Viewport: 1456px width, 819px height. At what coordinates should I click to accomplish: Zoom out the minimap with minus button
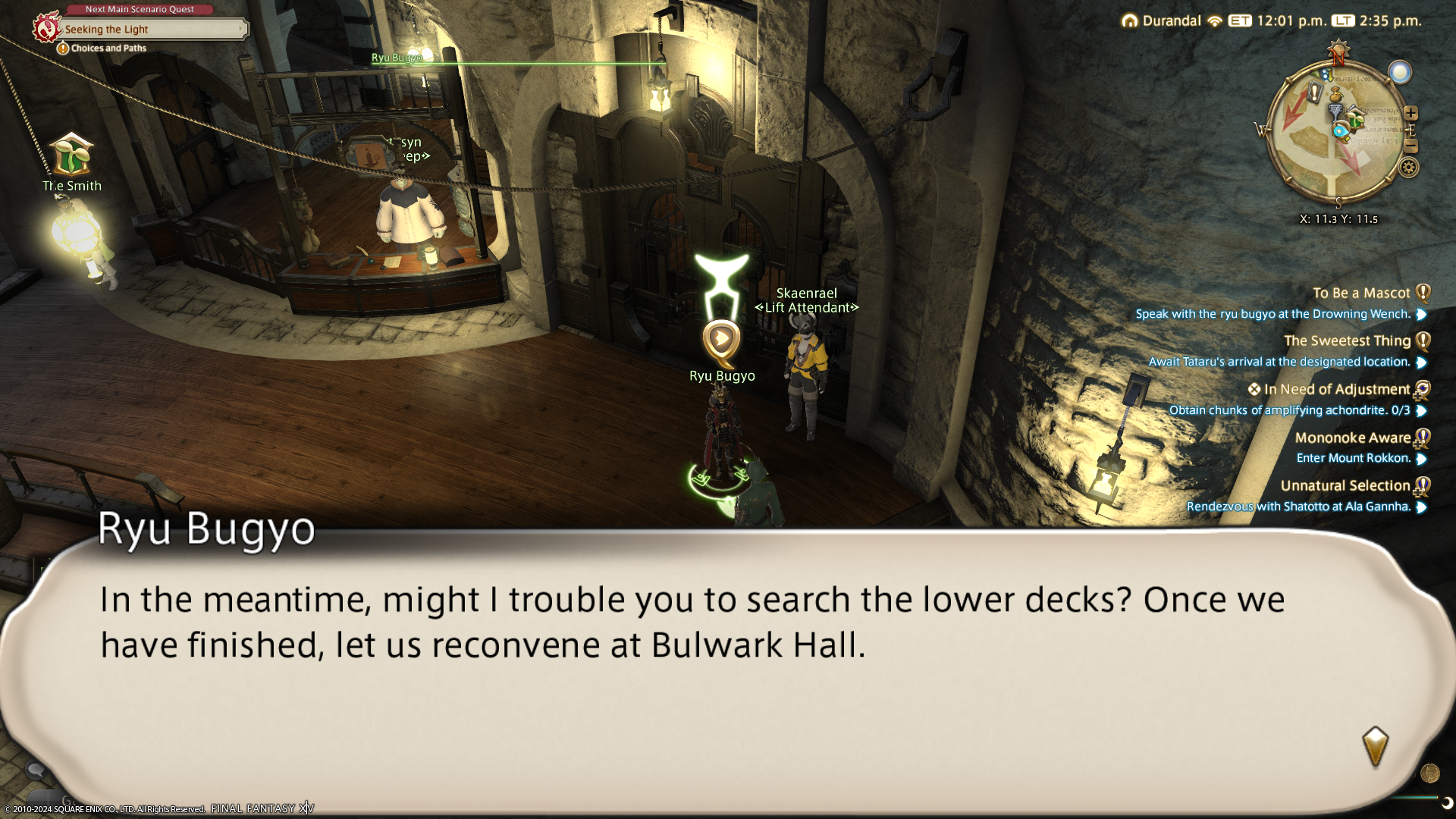click(1410, 146)
